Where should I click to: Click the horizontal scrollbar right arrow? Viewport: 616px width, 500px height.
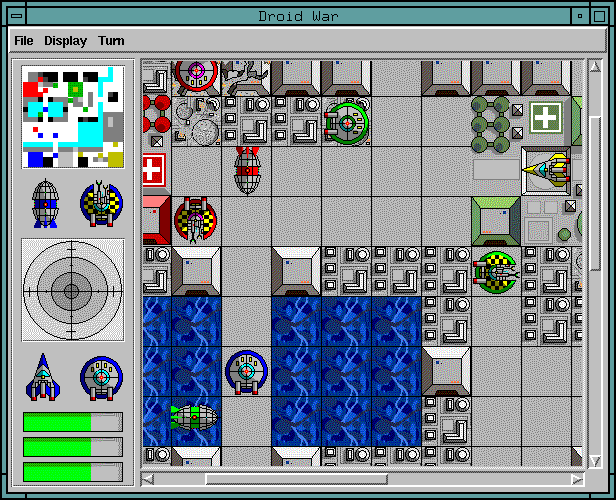577,479
